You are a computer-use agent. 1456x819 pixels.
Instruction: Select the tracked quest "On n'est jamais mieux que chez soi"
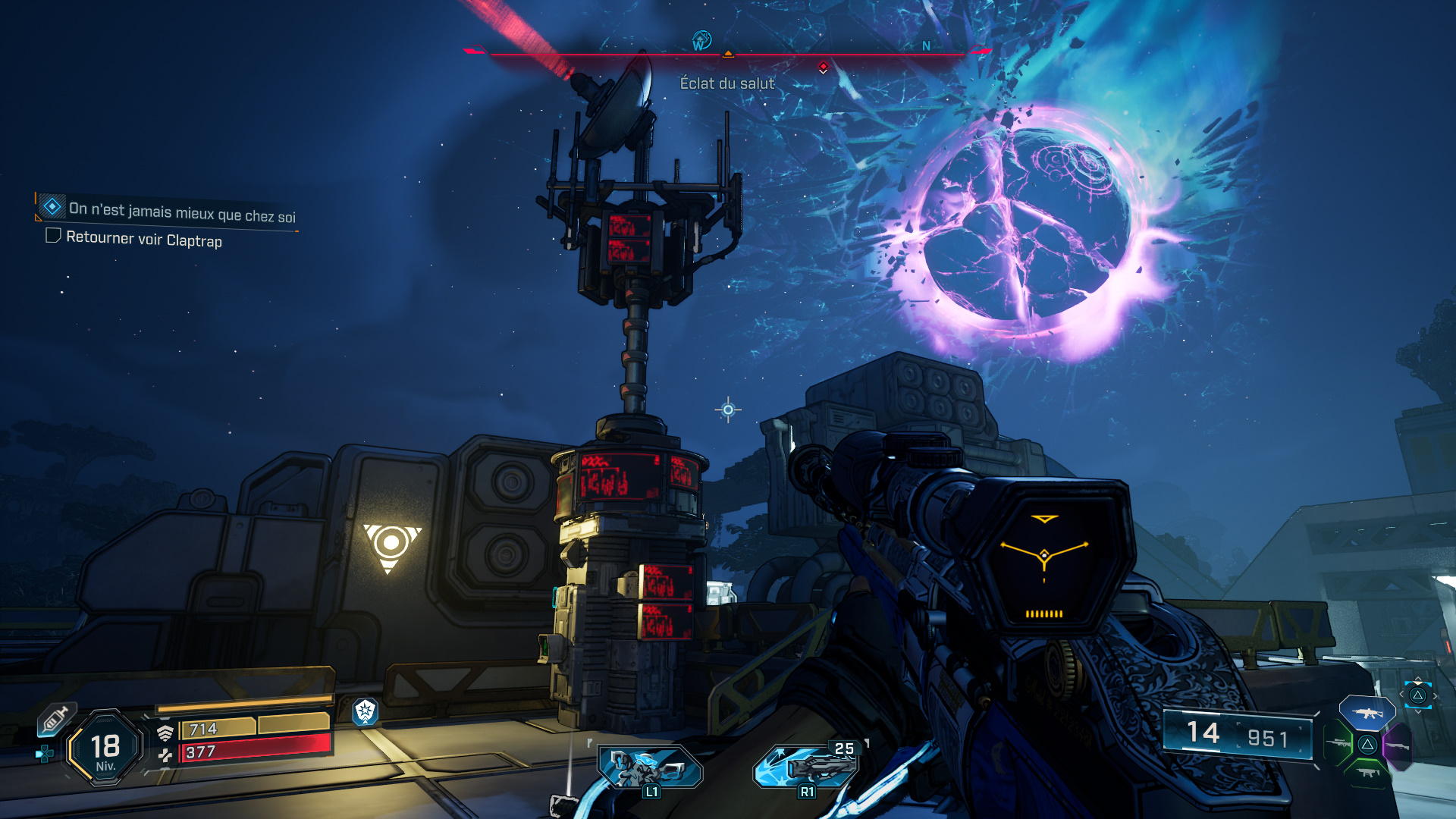click(181, 211)
